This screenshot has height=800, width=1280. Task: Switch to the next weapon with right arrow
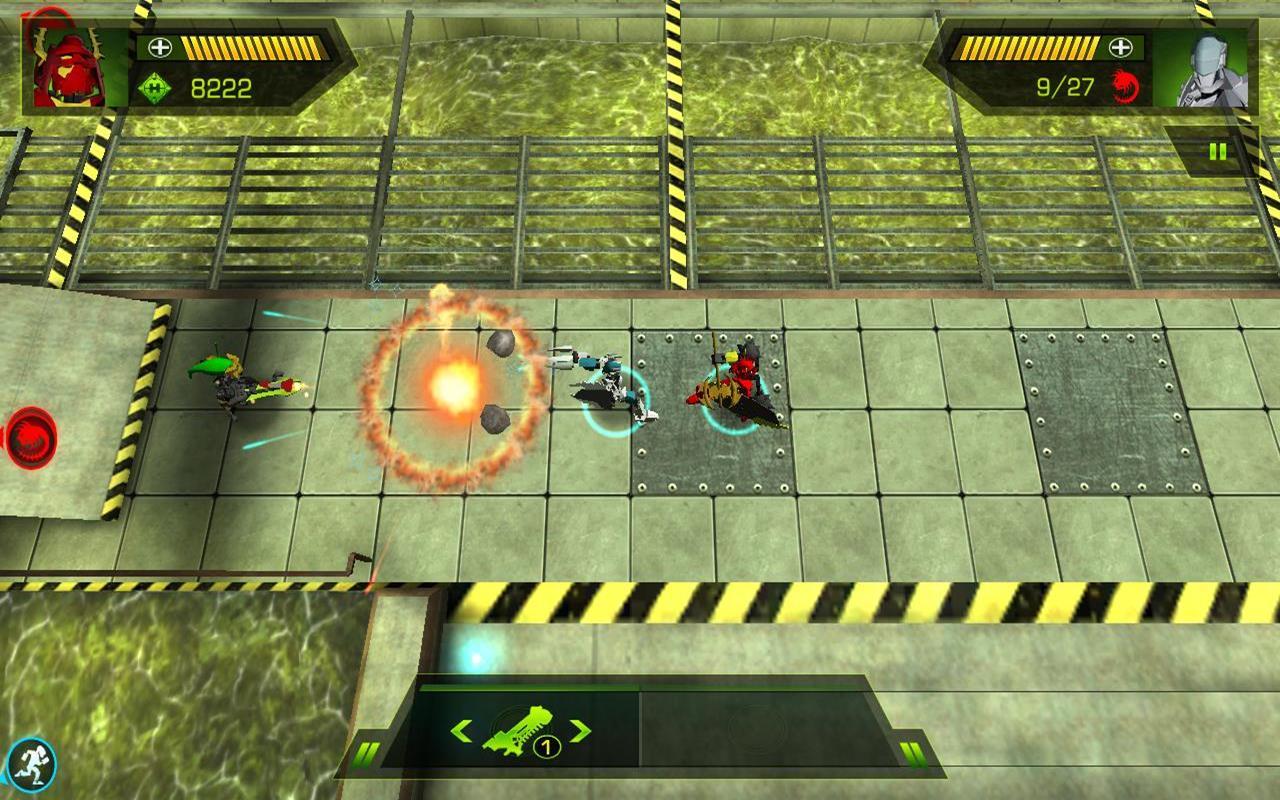pos(580,731)
